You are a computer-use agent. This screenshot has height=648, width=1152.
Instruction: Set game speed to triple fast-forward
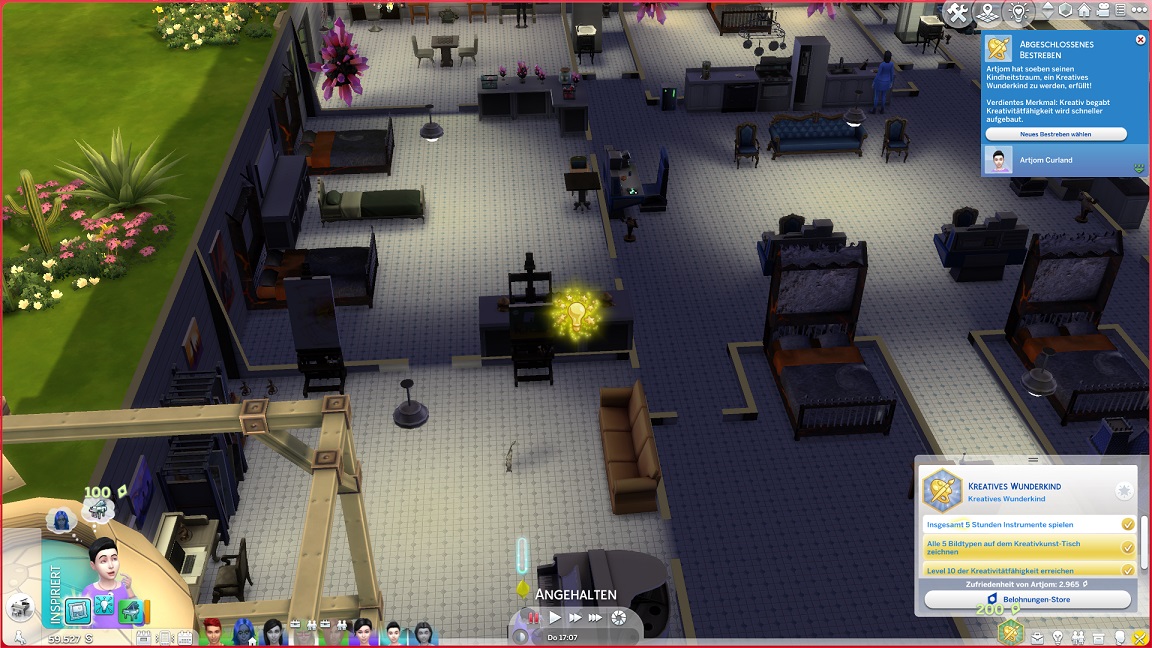click(x=596, y=617)
